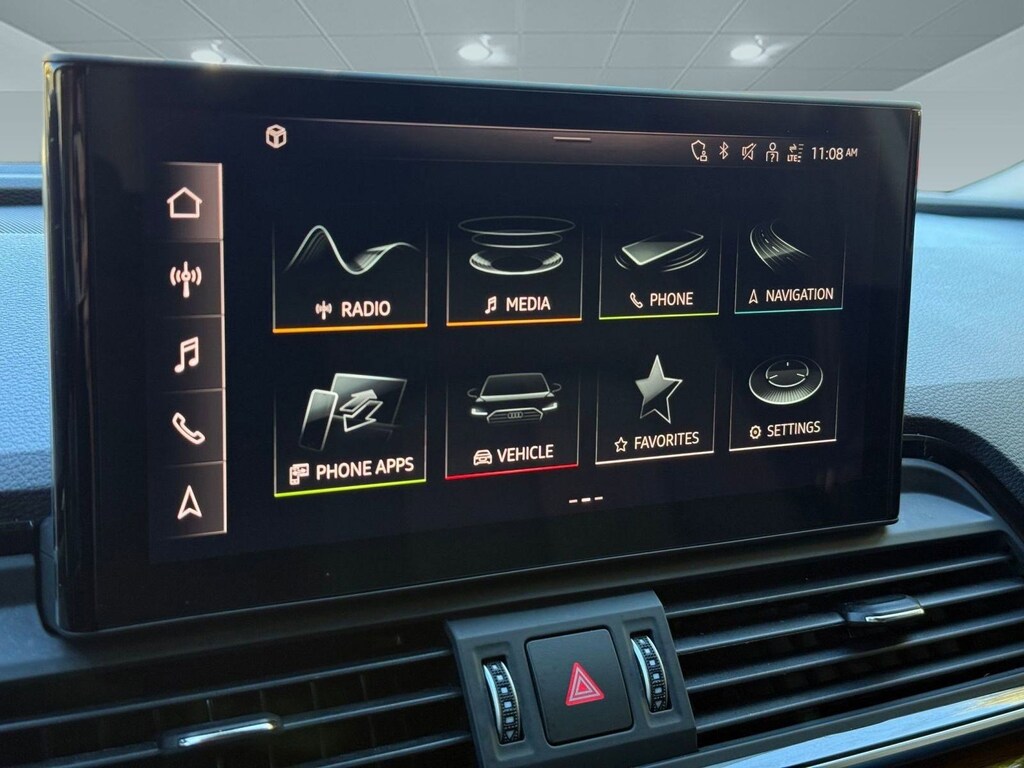Open the phone handset sidebar shortcut
The width and height of the screenshot is (1024, 768).
click(187, 427)
